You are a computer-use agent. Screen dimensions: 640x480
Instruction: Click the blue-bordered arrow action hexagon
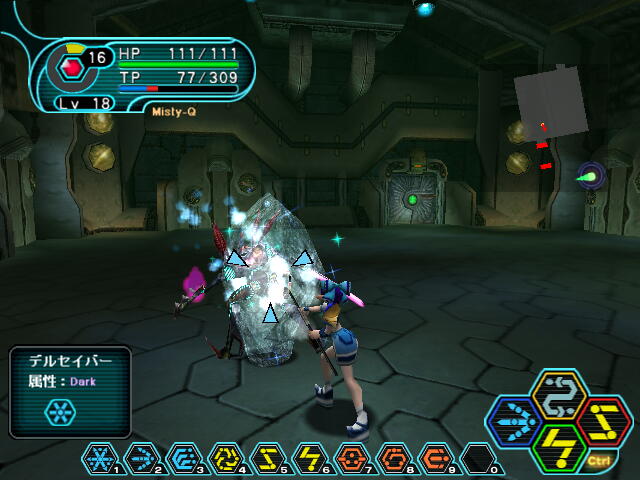(515, 422)
